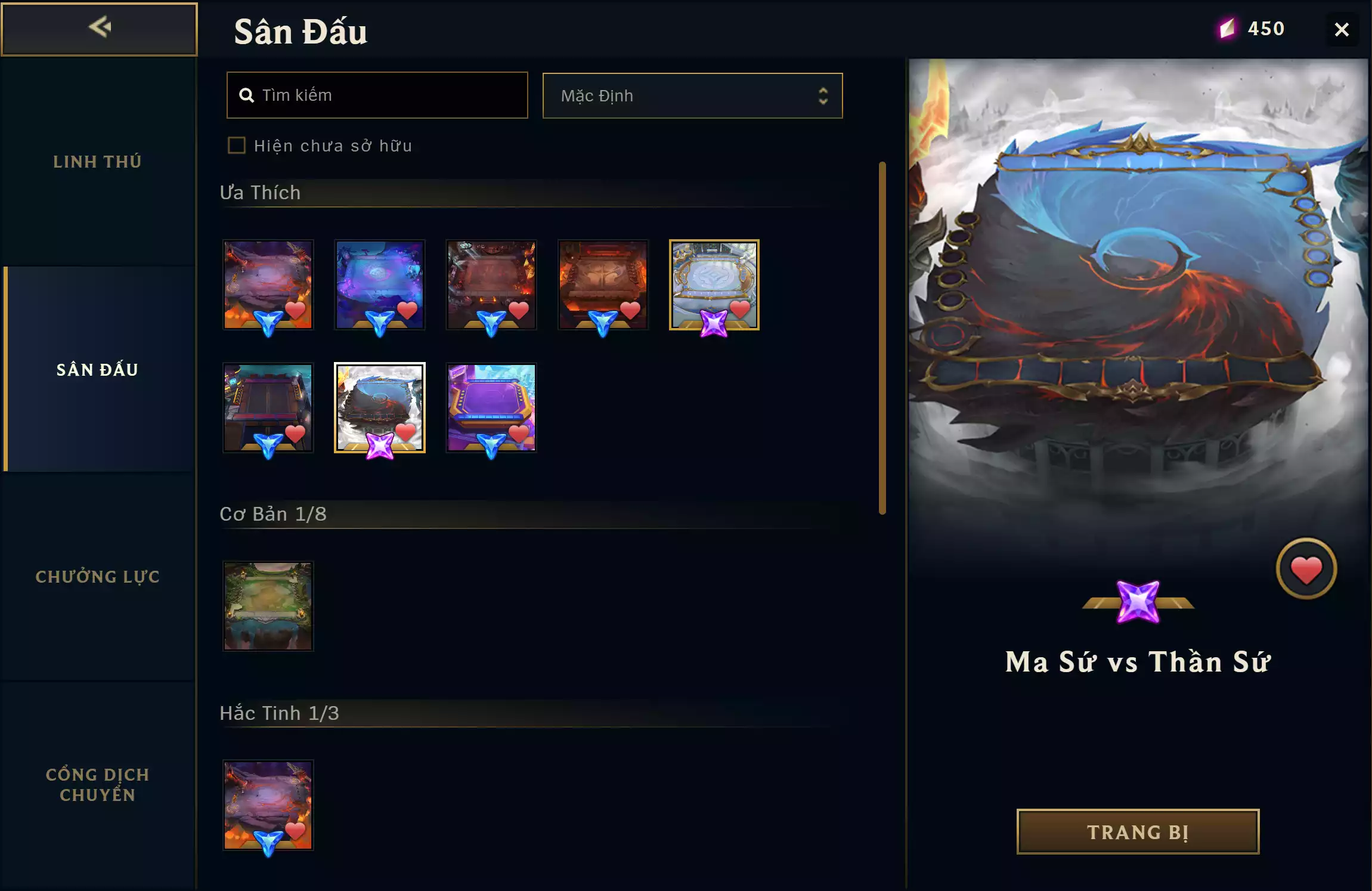Switch to the Linh Thú tab
The height and width of the screenshot is (891, 1372).
[98, 161]
